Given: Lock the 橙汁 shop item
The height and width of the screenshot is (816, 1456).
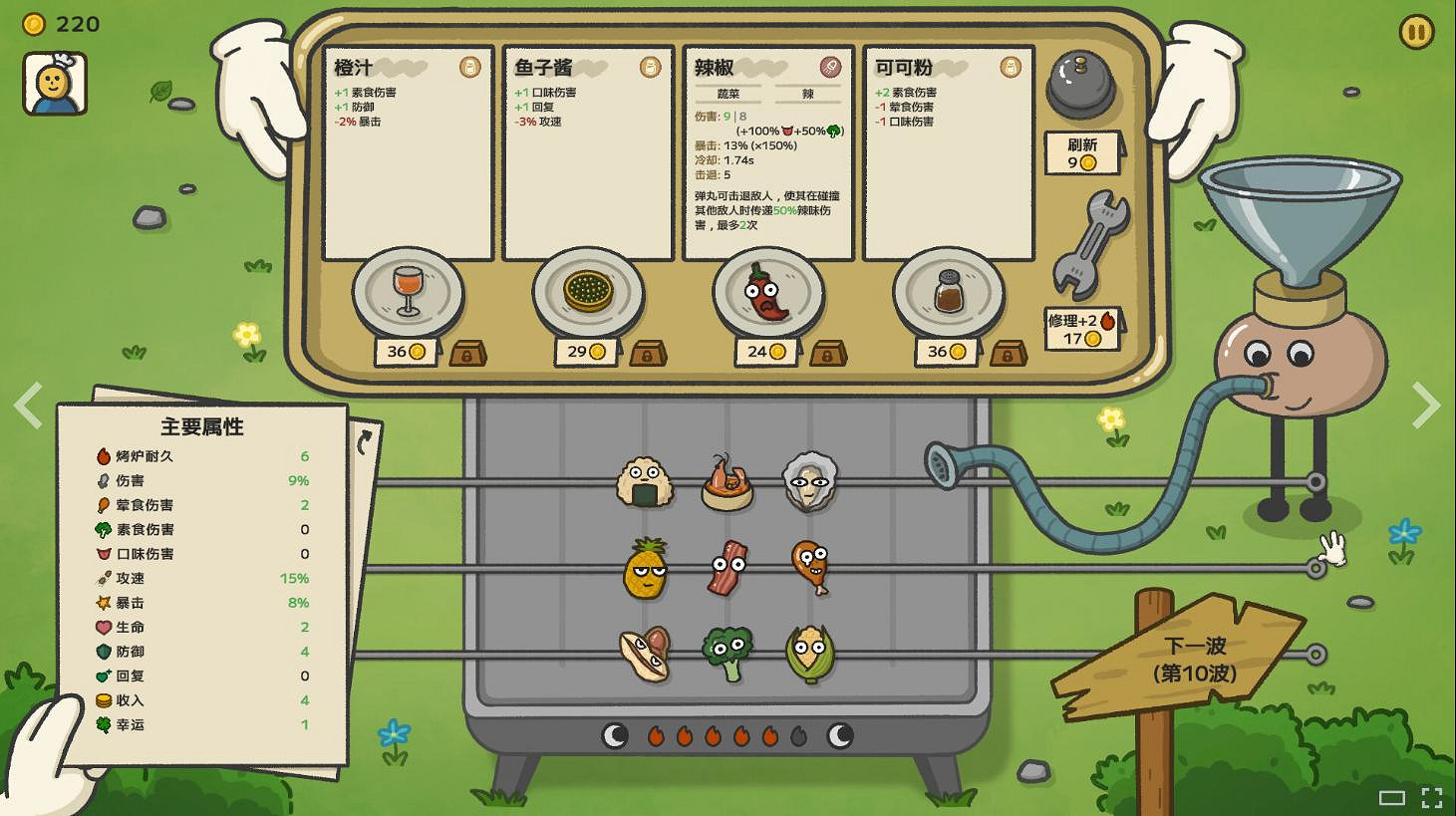Looking at the screenshot, I should (x=467, y=352).
